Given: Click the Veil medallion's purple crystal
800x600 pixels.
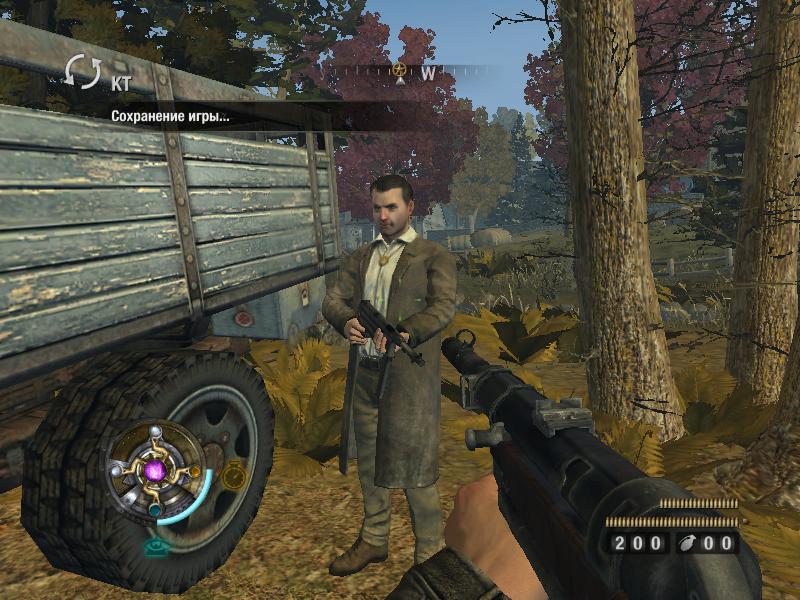Looking at the screenshot, I should [x=156, y=470].
